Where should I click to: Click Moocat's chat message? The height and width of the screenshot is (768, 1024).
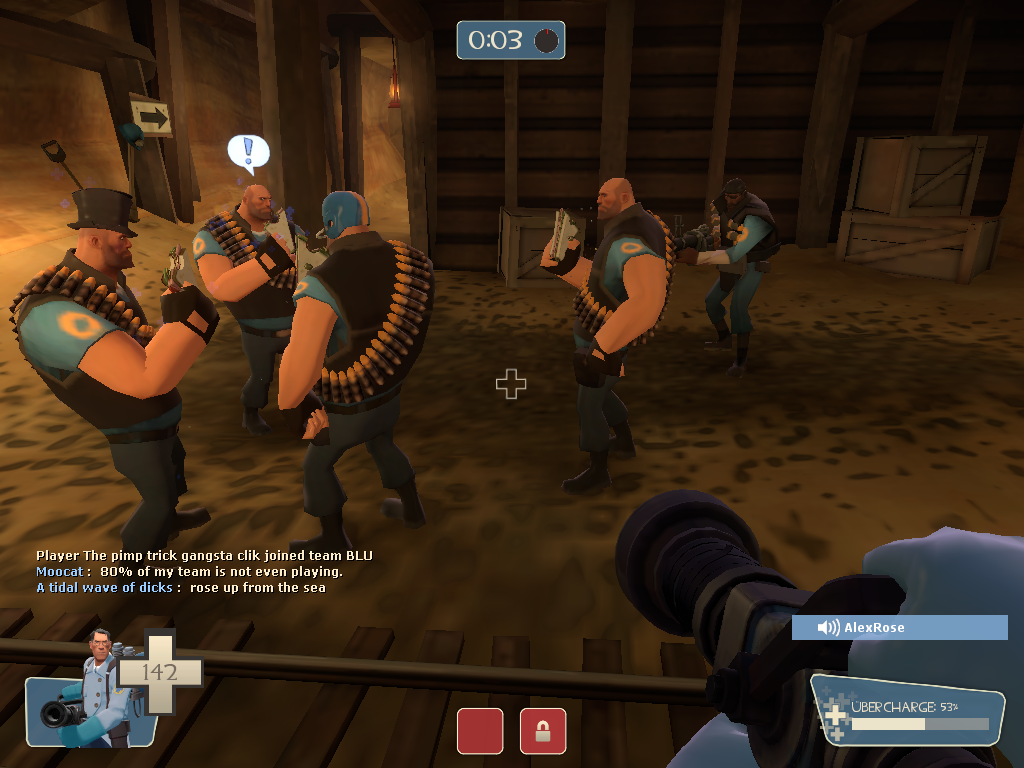click(190, 572)
